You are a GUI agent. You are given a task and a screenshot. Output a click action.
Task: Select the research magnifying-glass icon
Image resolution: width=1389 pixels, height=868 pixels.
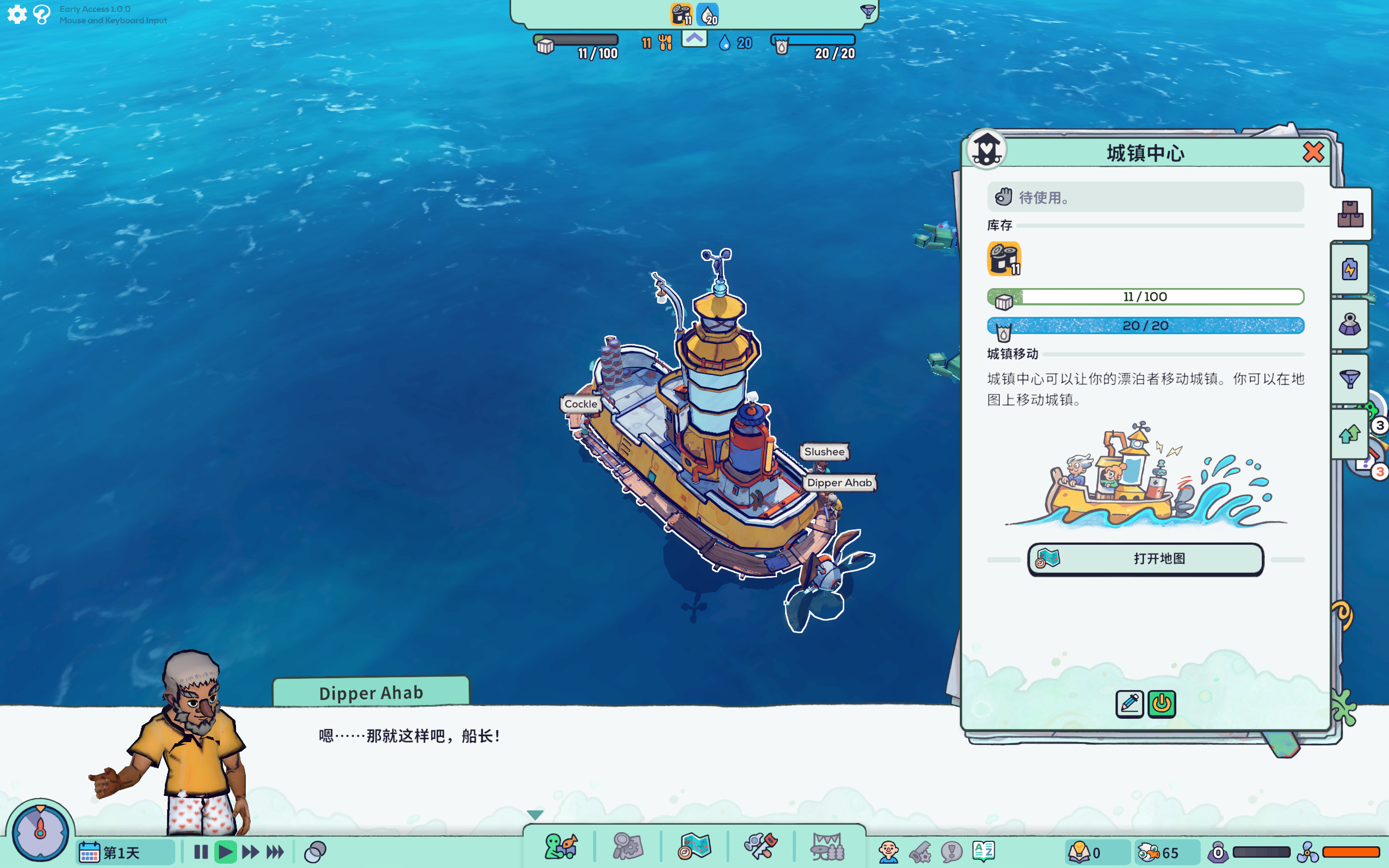pos(627,846)
